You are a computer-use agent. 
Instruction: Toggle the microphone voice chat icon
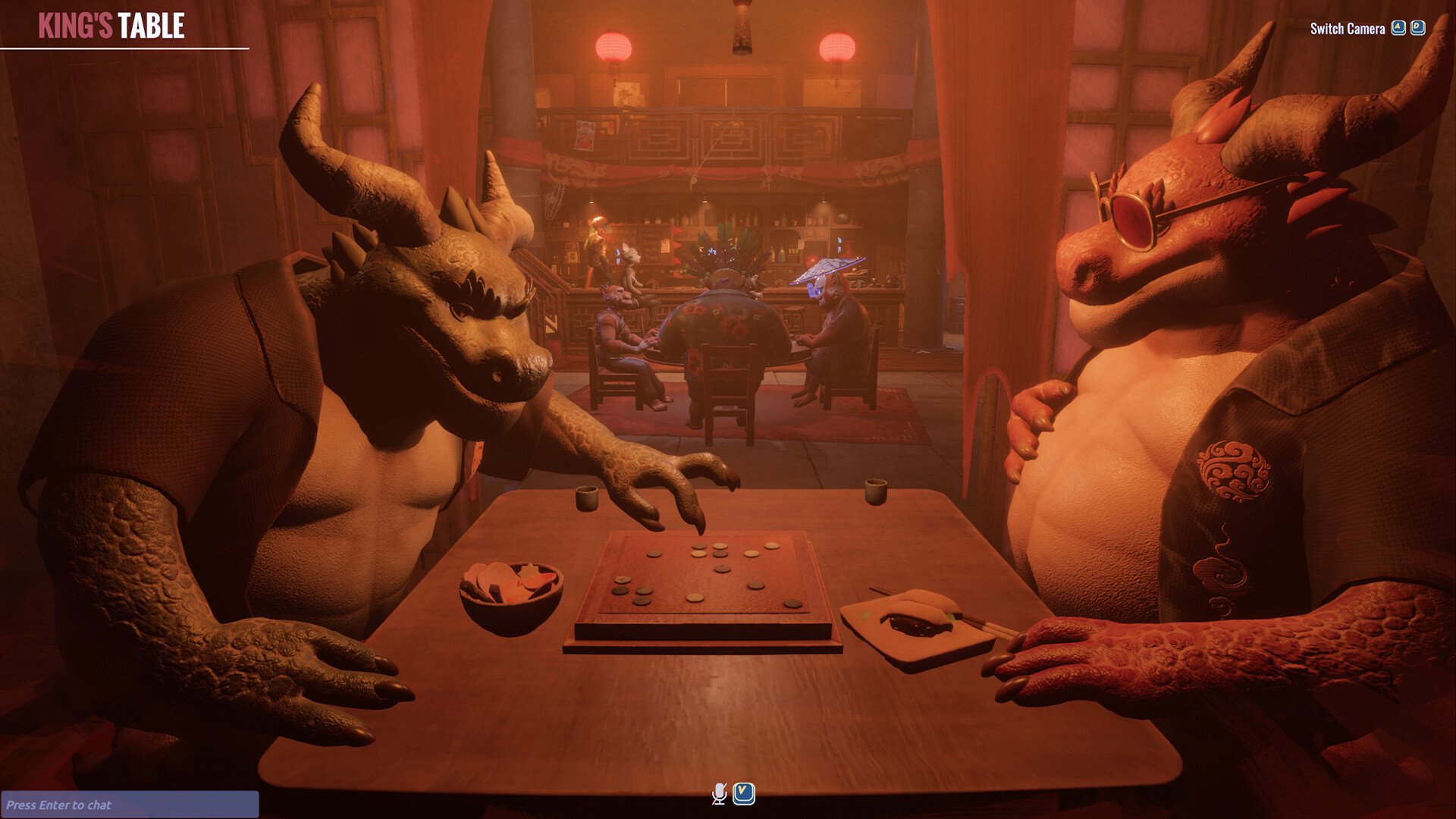719,793
